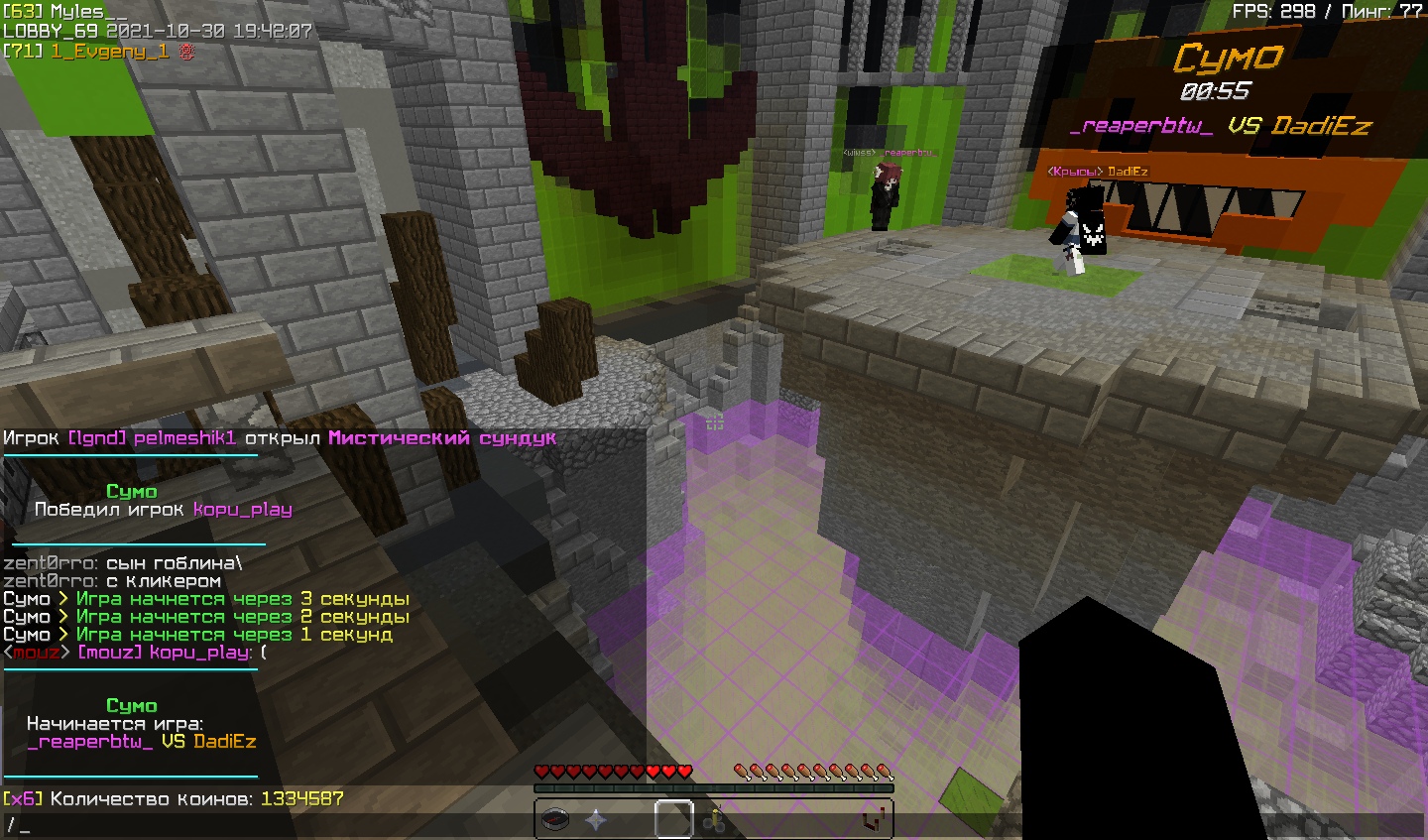
Task: Select the nether star hotbar slot
Action: coord(595,820)
